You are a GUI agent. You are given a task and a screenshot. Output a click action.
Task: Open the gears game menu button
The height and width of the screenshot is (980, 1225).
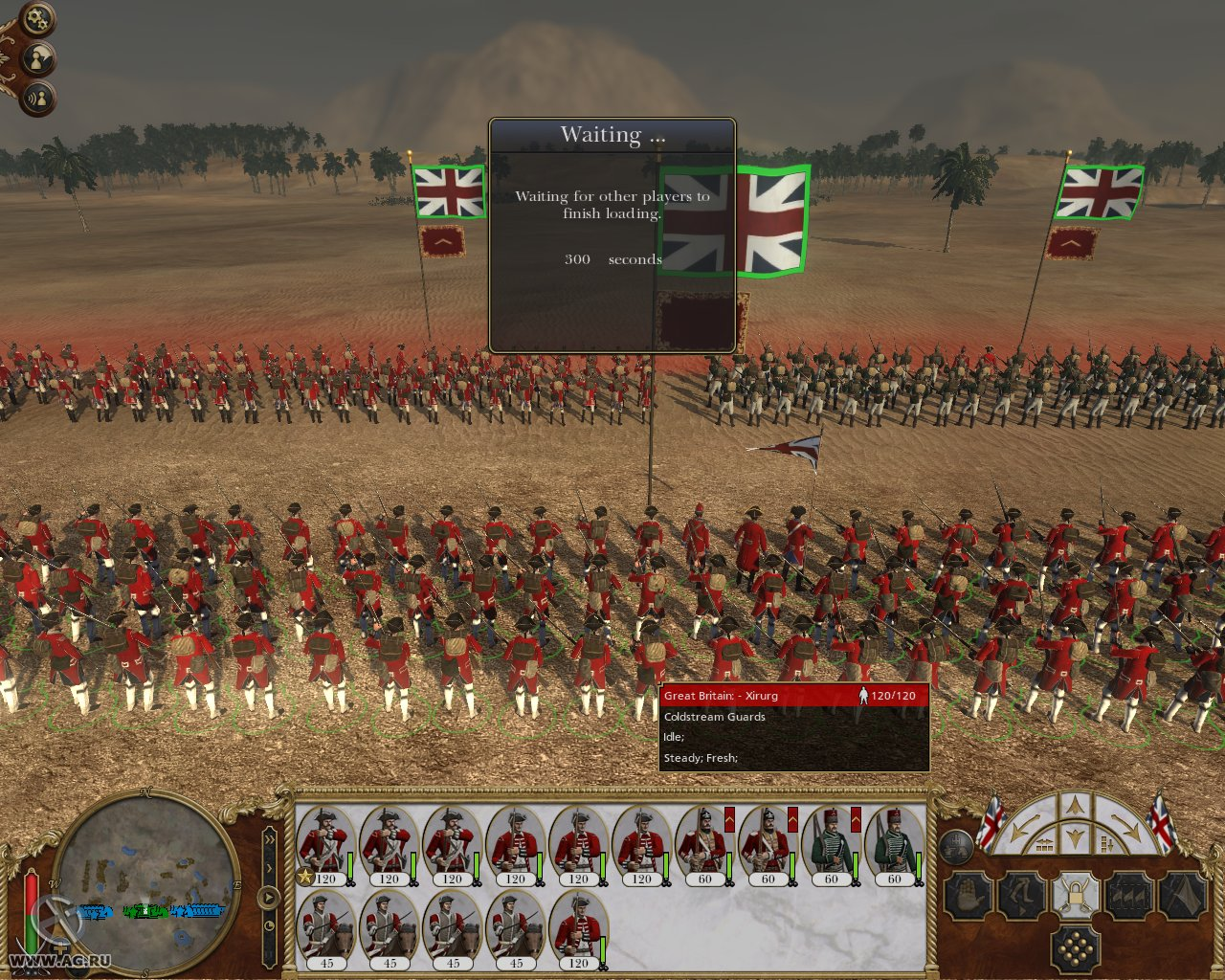[37, 17]
